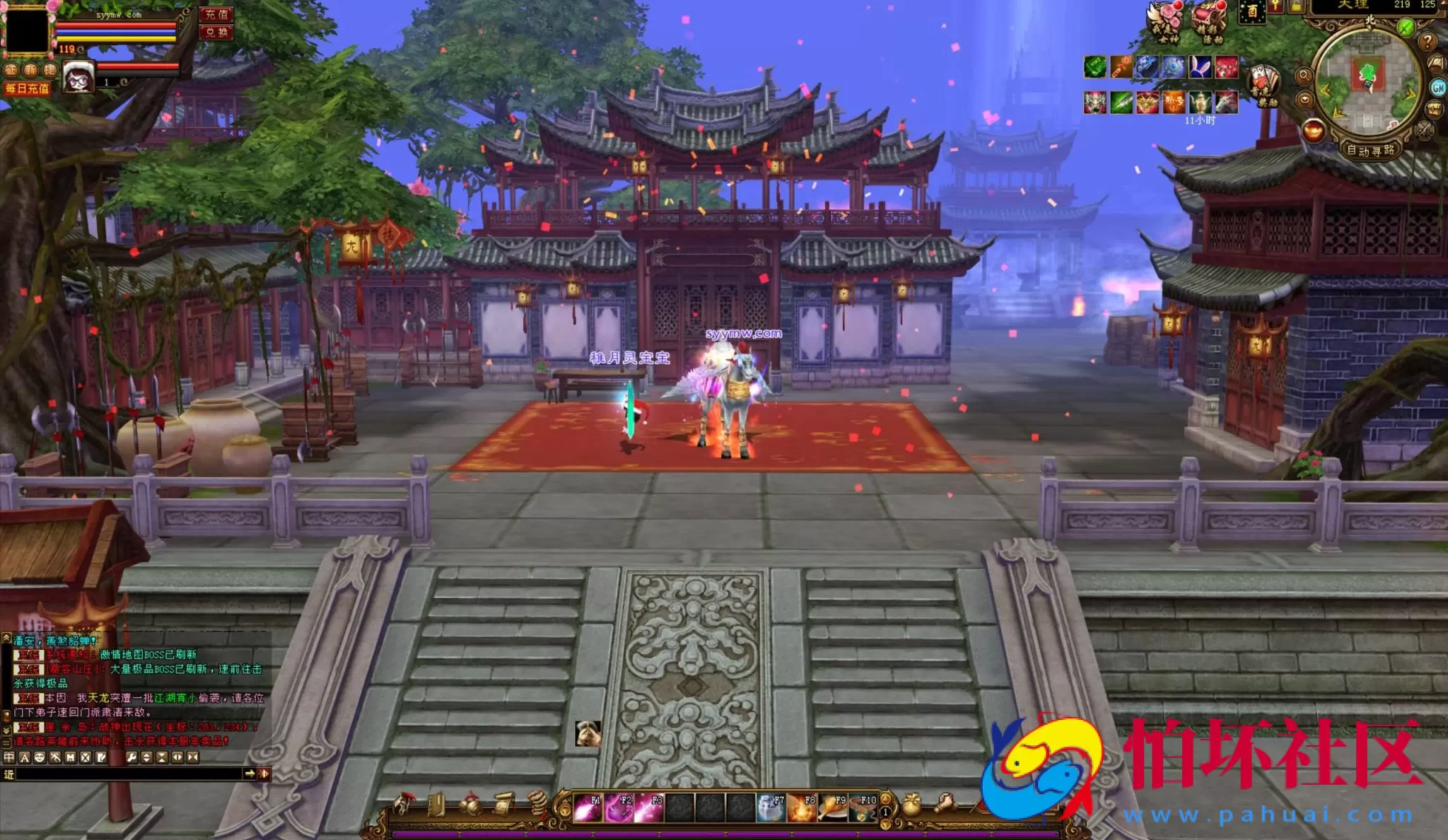
Task: Click the 酉 zodiac calendar tab near the minimap
Action: pyautogui.click(x=1253, y=12)
